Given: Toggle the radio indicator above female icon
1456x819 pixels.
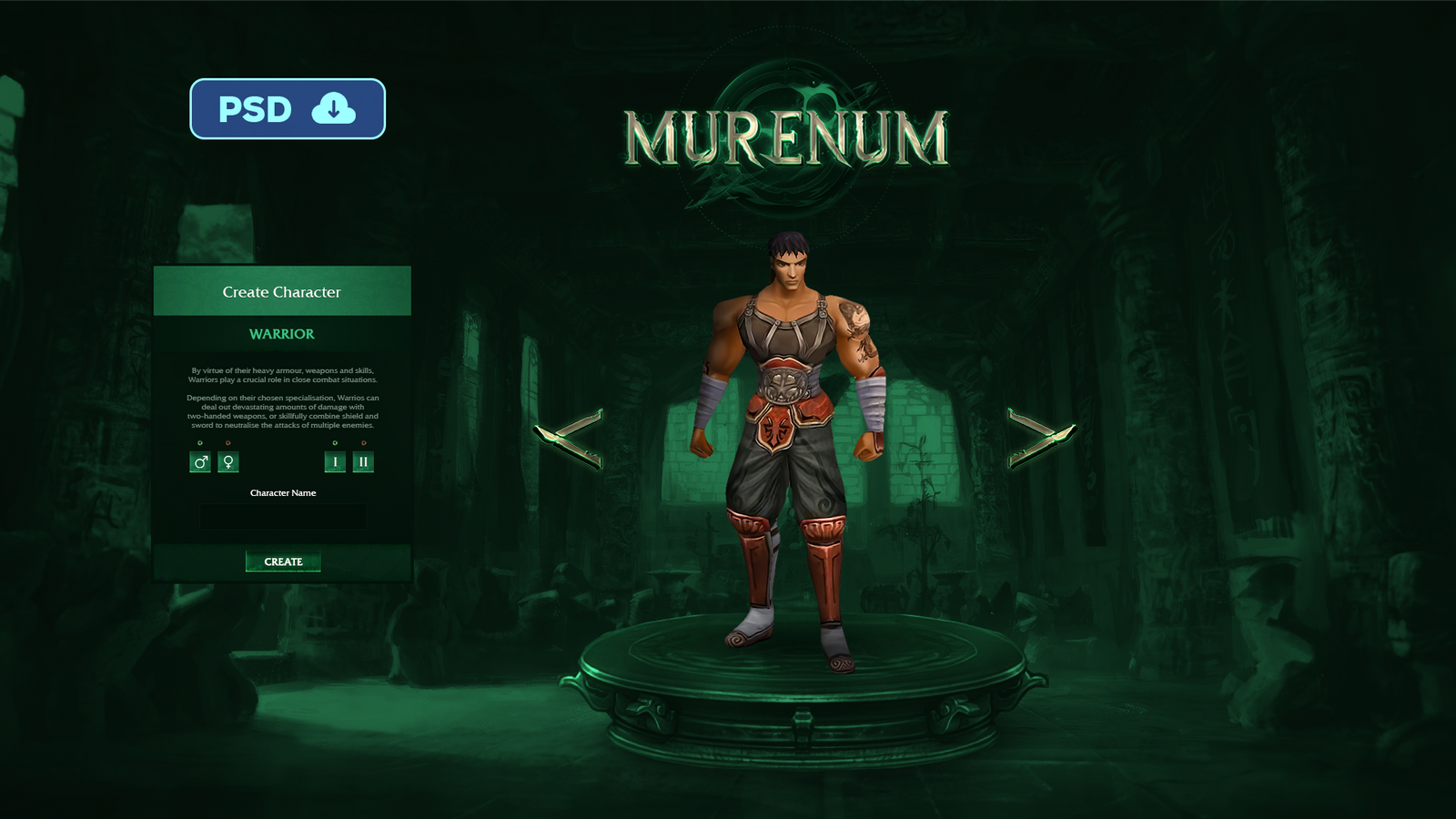Looking at the screenshot, I should [227, 442].
